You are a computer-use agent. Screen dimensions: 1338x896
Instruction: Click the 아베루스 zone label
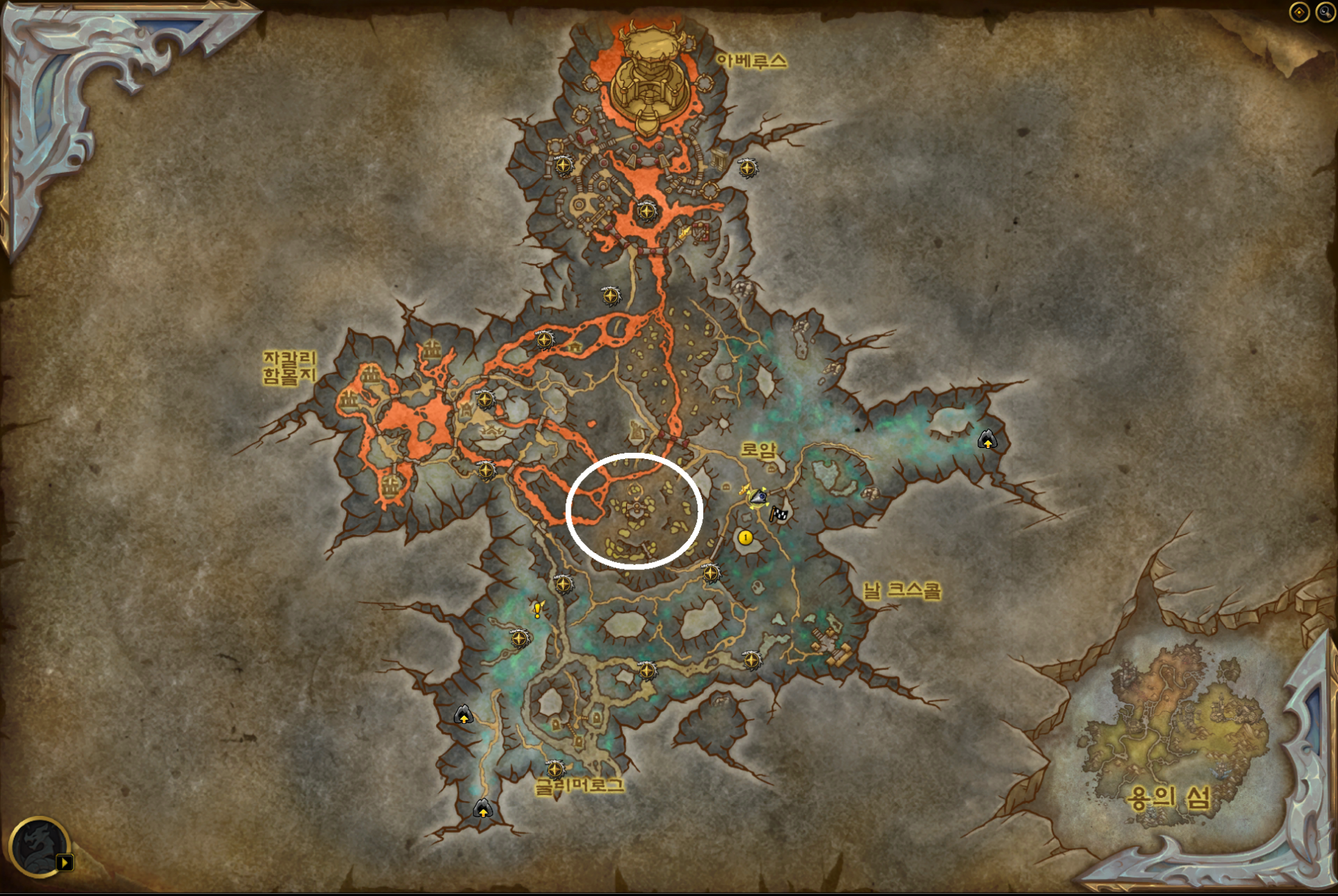pos(751,61)
